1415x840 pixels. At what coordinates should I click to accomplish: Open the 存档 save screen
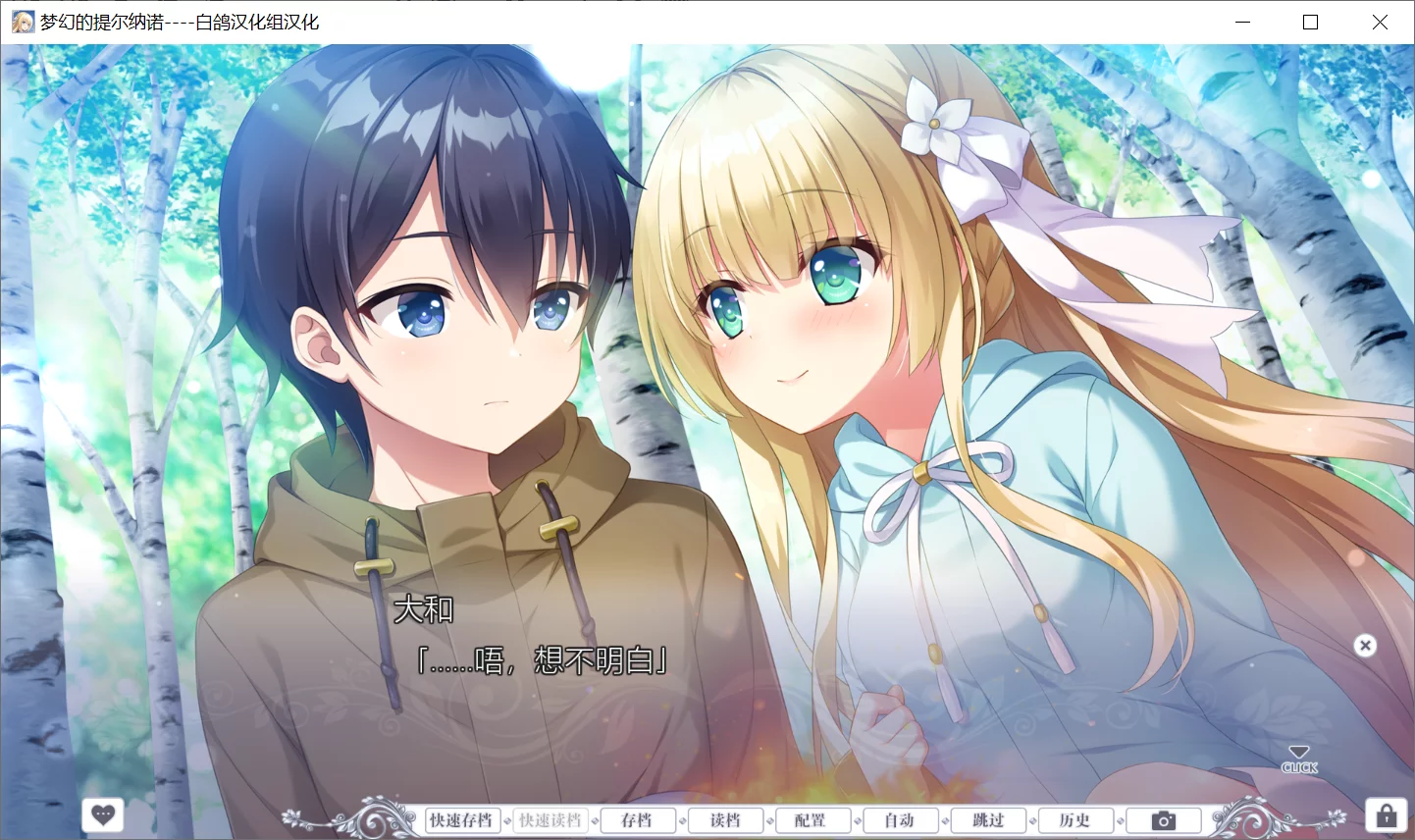click(638, 819)
